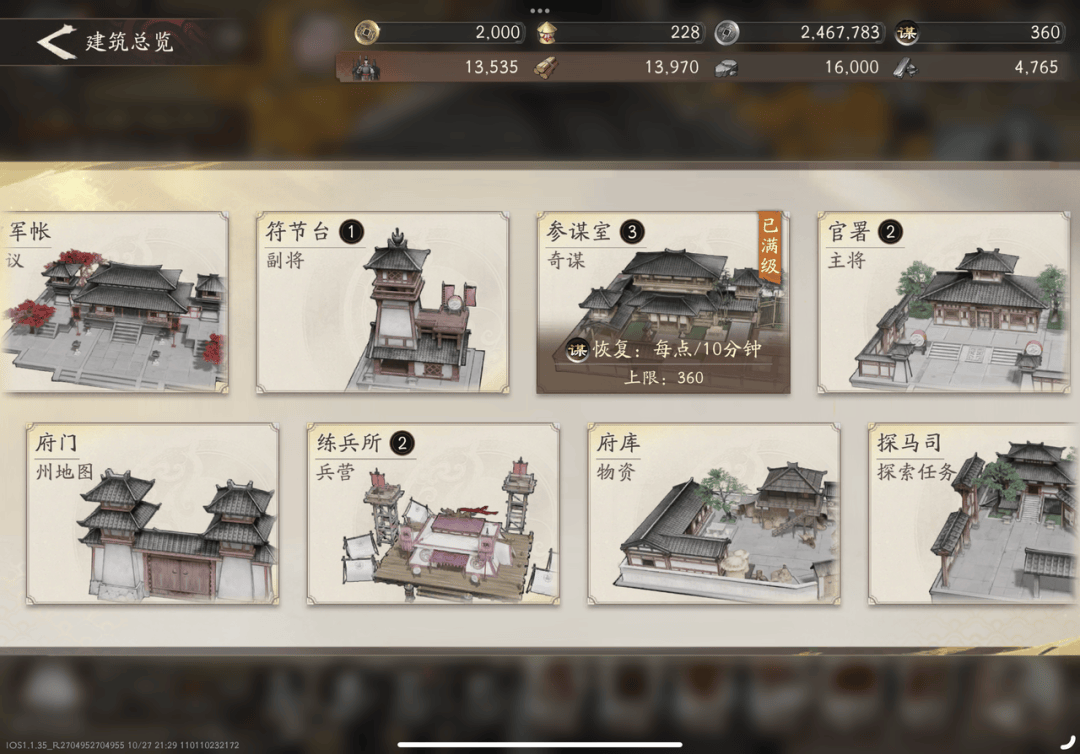Open the 参谋室 奇谋 building card
Image resolution: width=1080 pixels, height=754 pixels.
662,302
